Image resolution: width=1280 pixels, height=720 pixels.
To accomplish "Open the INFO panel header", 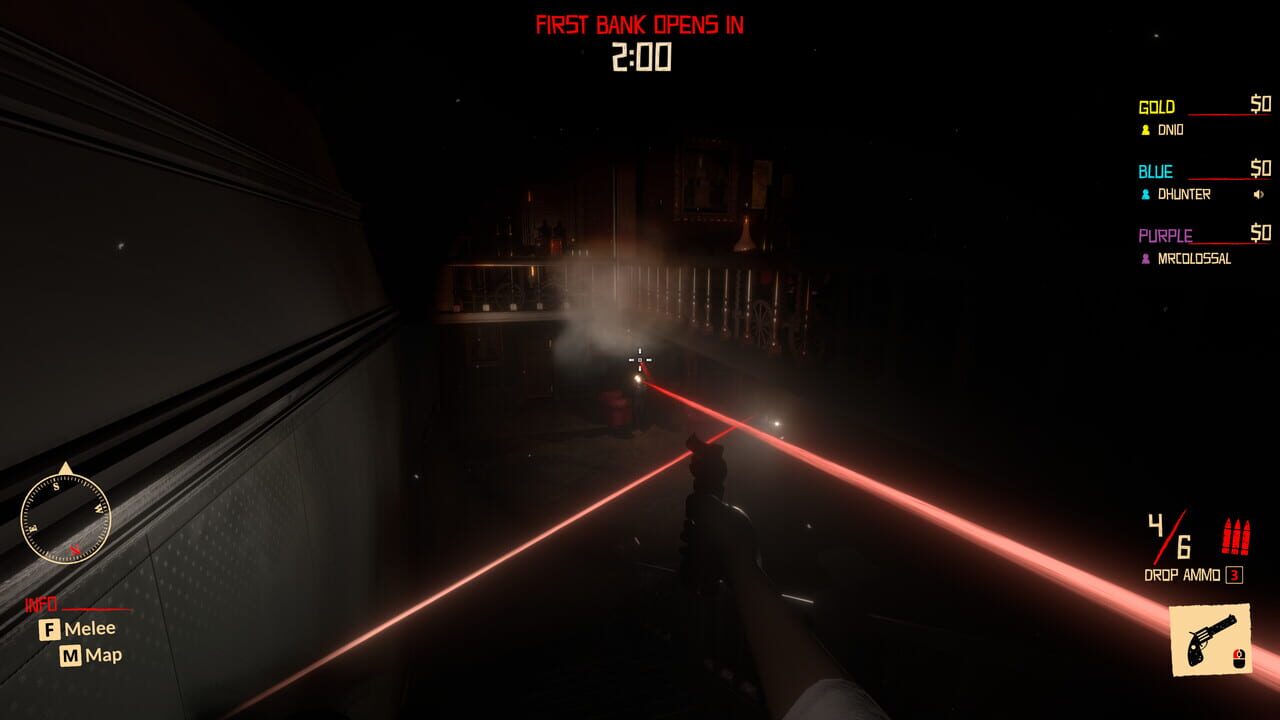I will tap(42, 604).
